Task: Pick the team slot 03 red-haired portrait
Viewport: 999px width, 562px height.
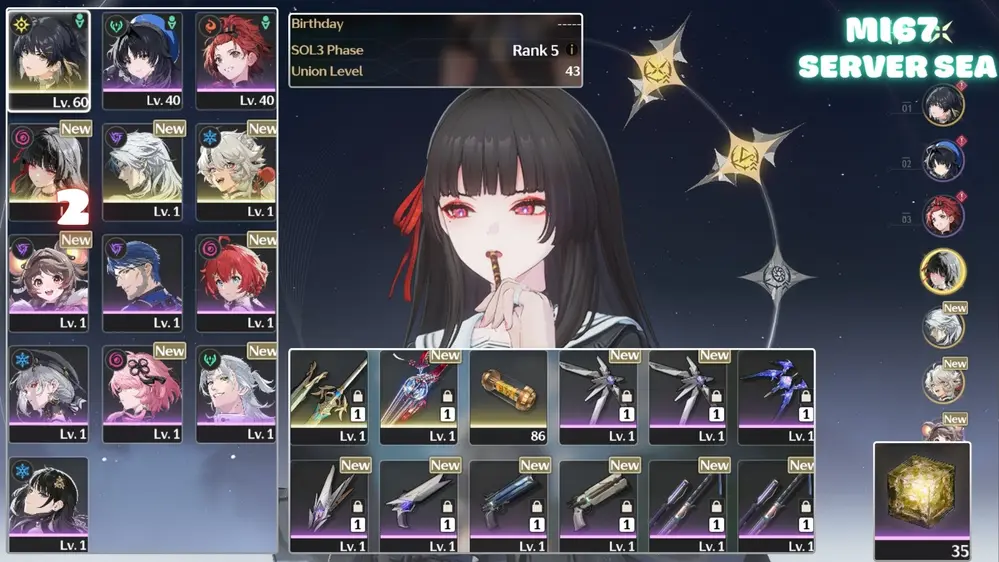Action: tap(942, 216)
